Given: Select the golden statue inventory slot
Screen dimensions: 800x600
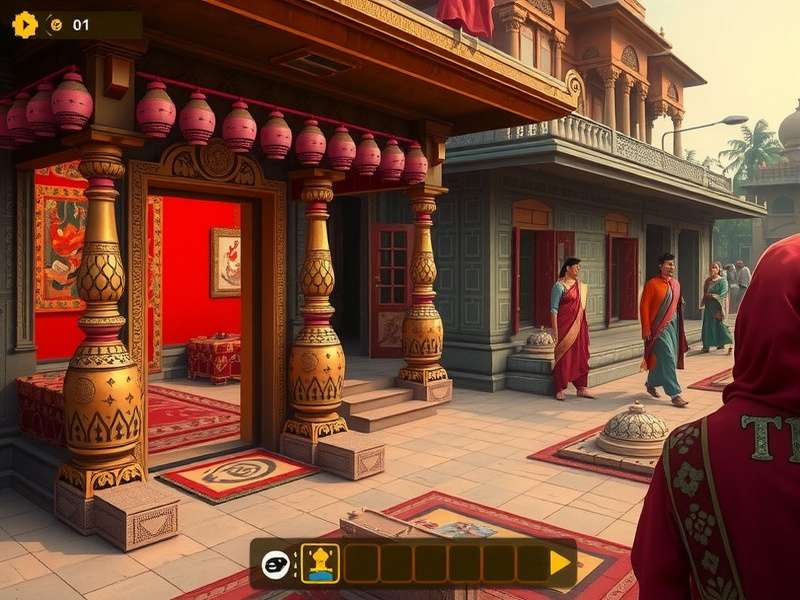Looking at the screenshot, I should (321, 563).
